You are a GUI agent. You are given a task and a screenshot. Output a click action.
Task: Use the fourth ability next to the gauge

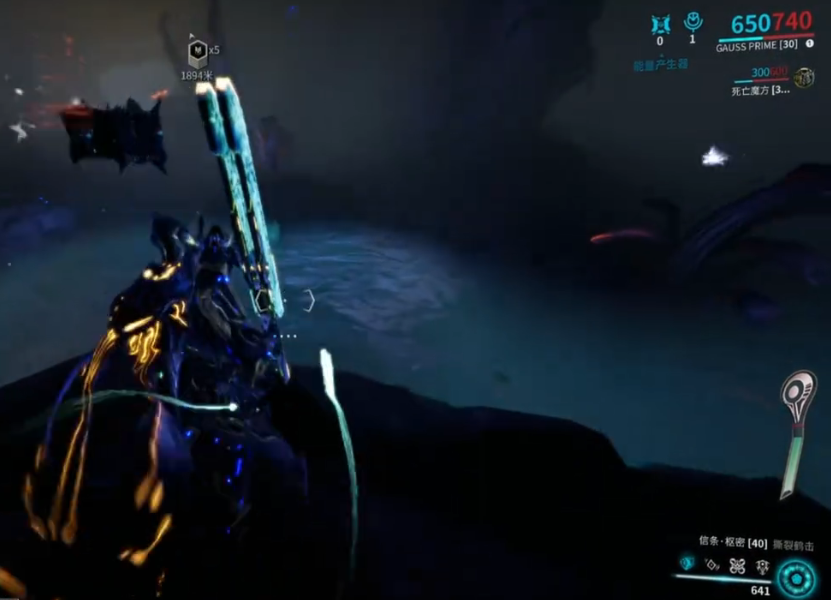point(761,564)
